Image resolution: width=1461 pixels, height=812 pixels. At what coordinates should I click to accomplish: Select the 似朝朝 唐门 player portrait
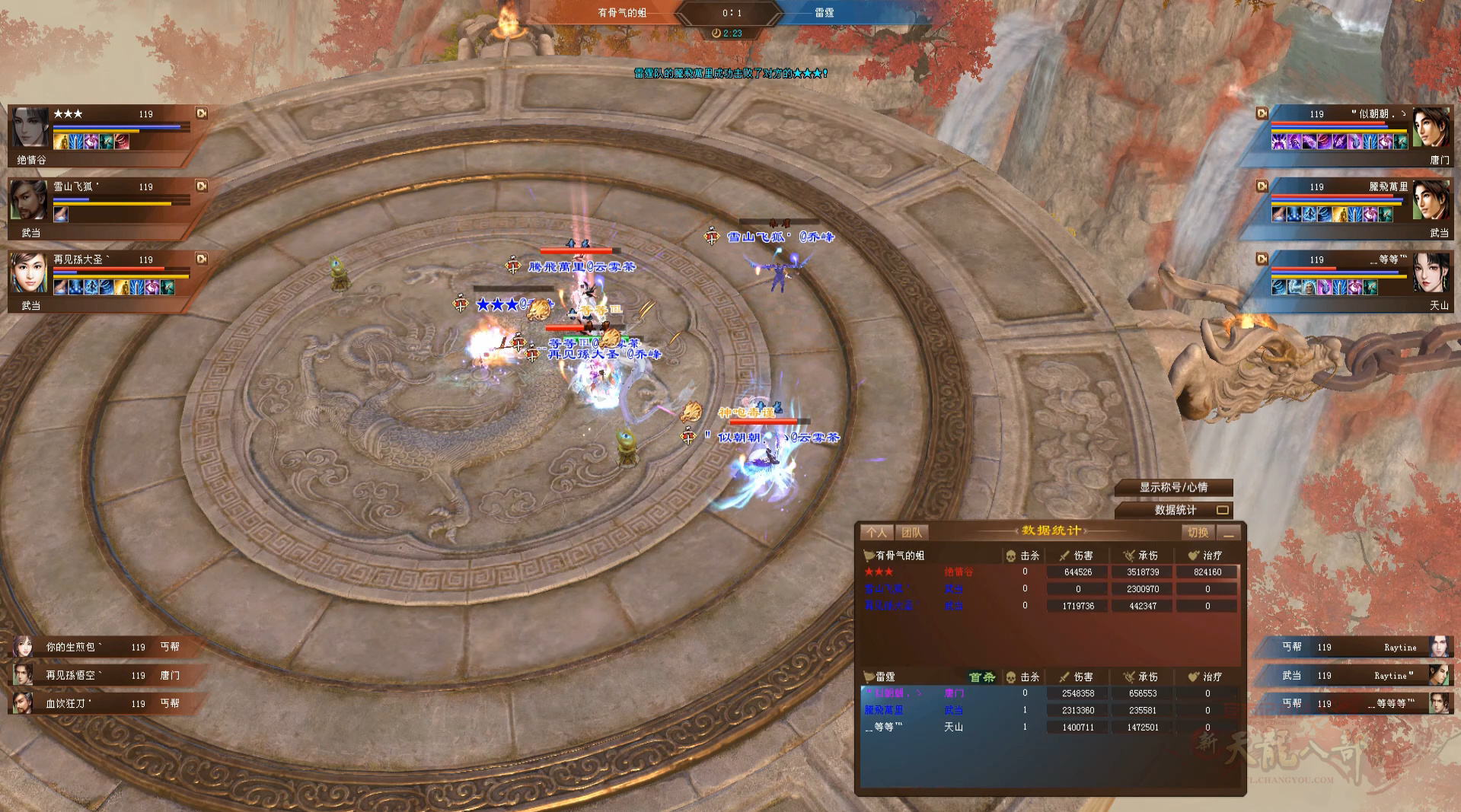pyautogui.click(x=1431, y=128)
